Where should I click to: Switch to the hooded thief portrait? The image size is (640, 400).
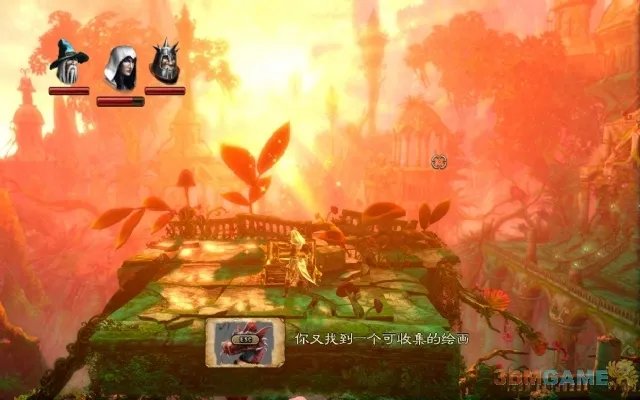coord(120,67)
